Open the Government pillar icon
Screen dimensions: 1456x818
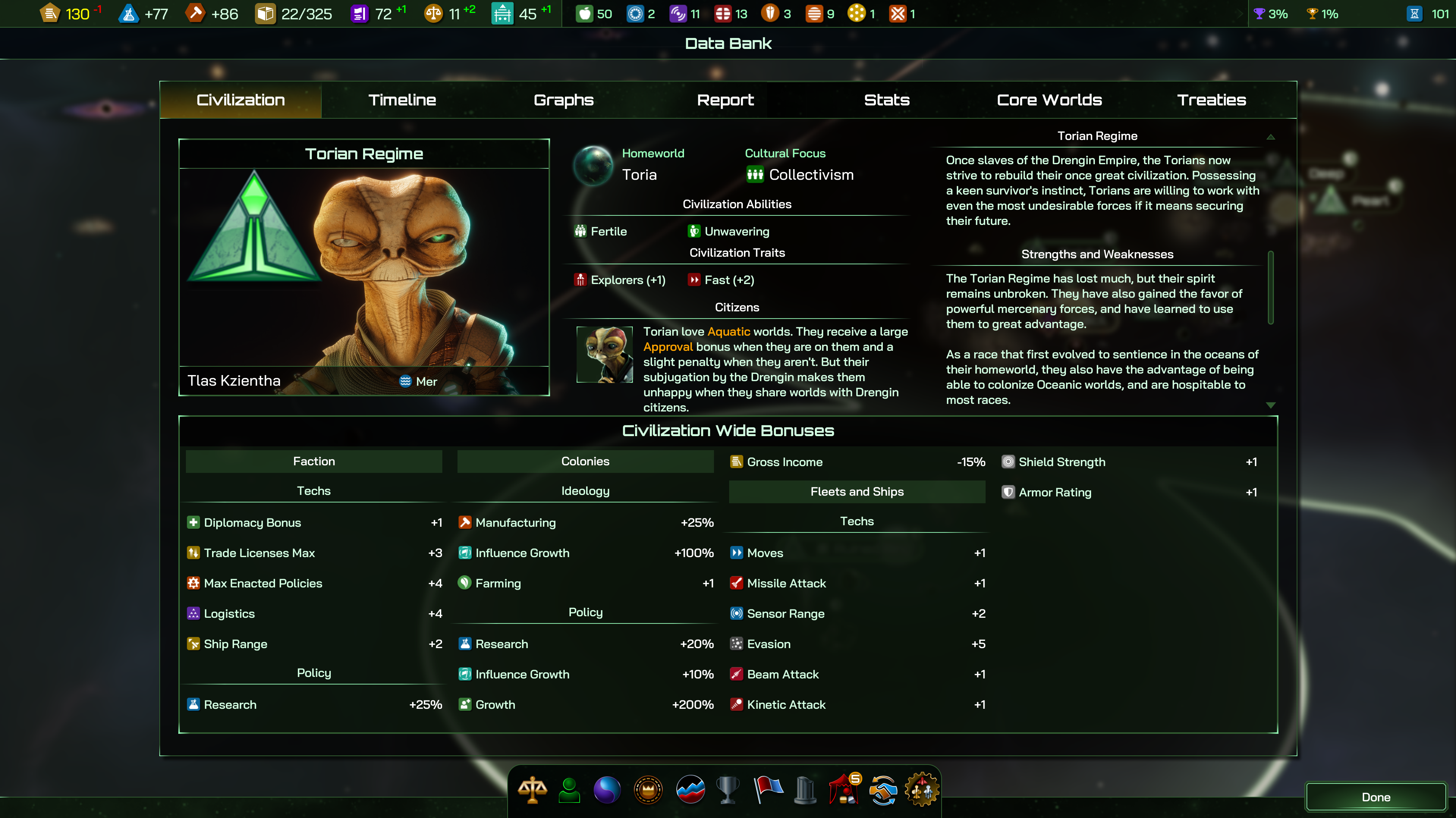click(x=805, y=790)
